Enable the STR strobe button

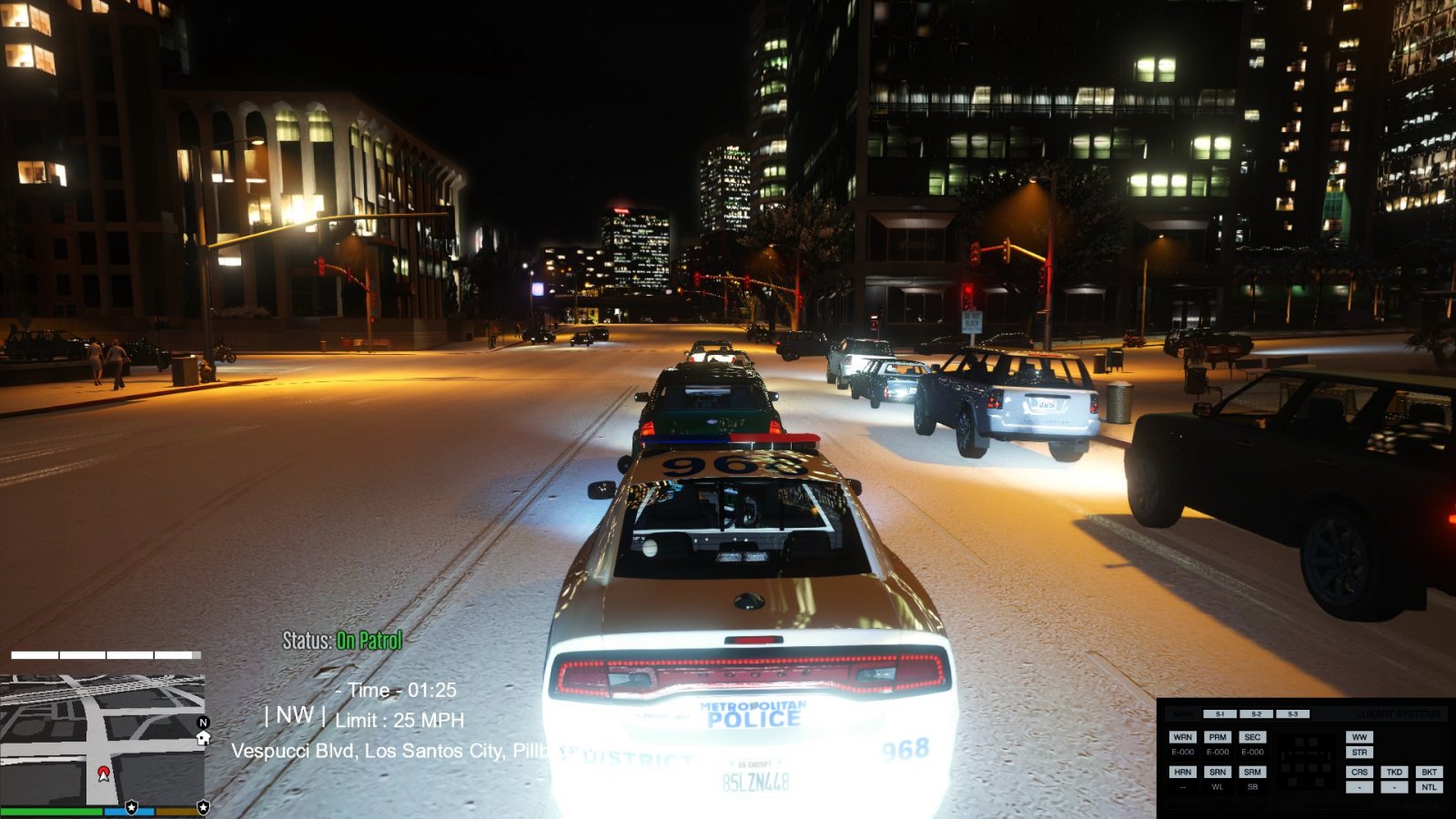[1360, 753]
